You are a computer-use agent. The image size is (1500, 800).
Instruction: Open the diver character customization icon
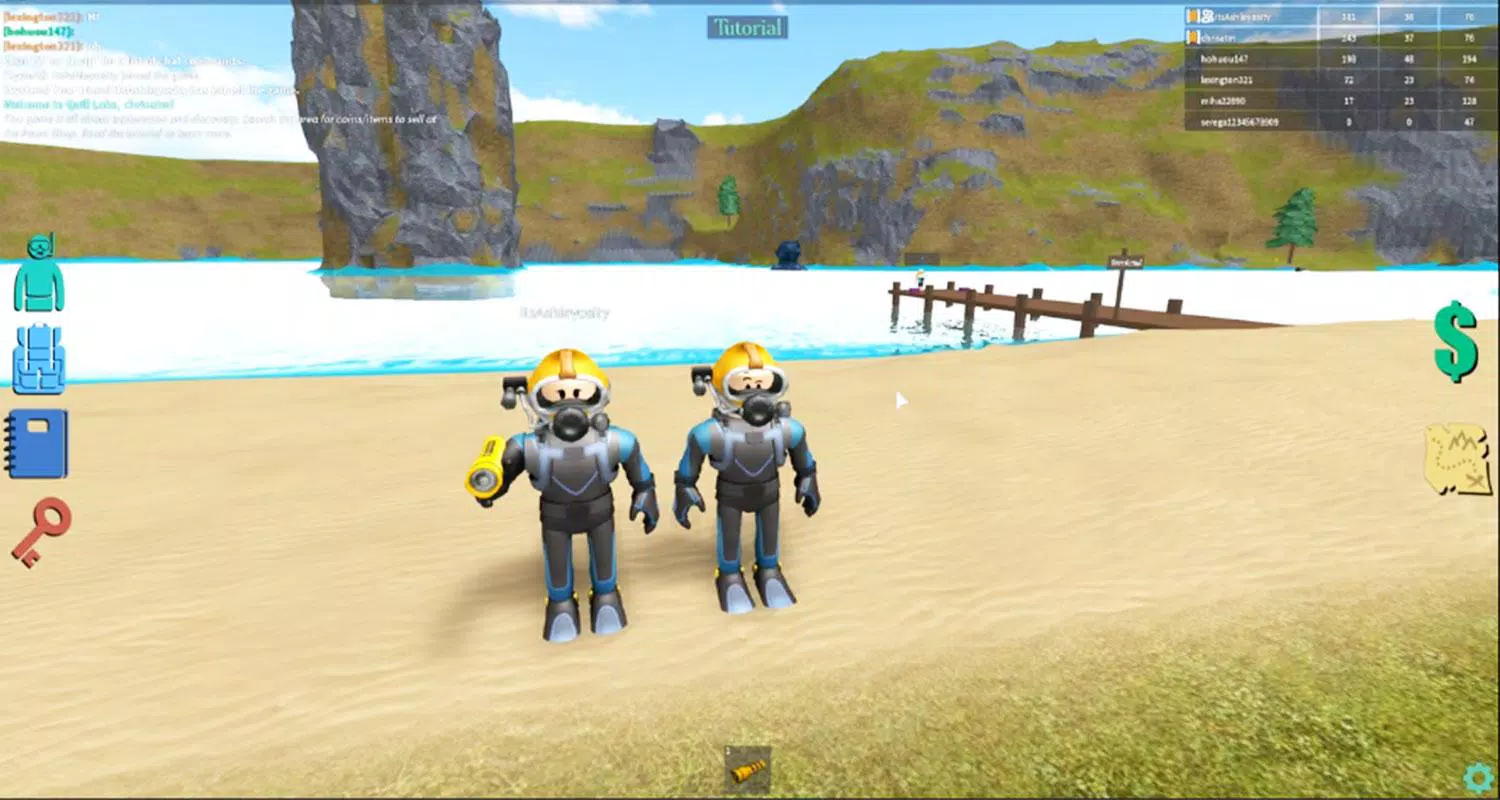click(38, 275)
